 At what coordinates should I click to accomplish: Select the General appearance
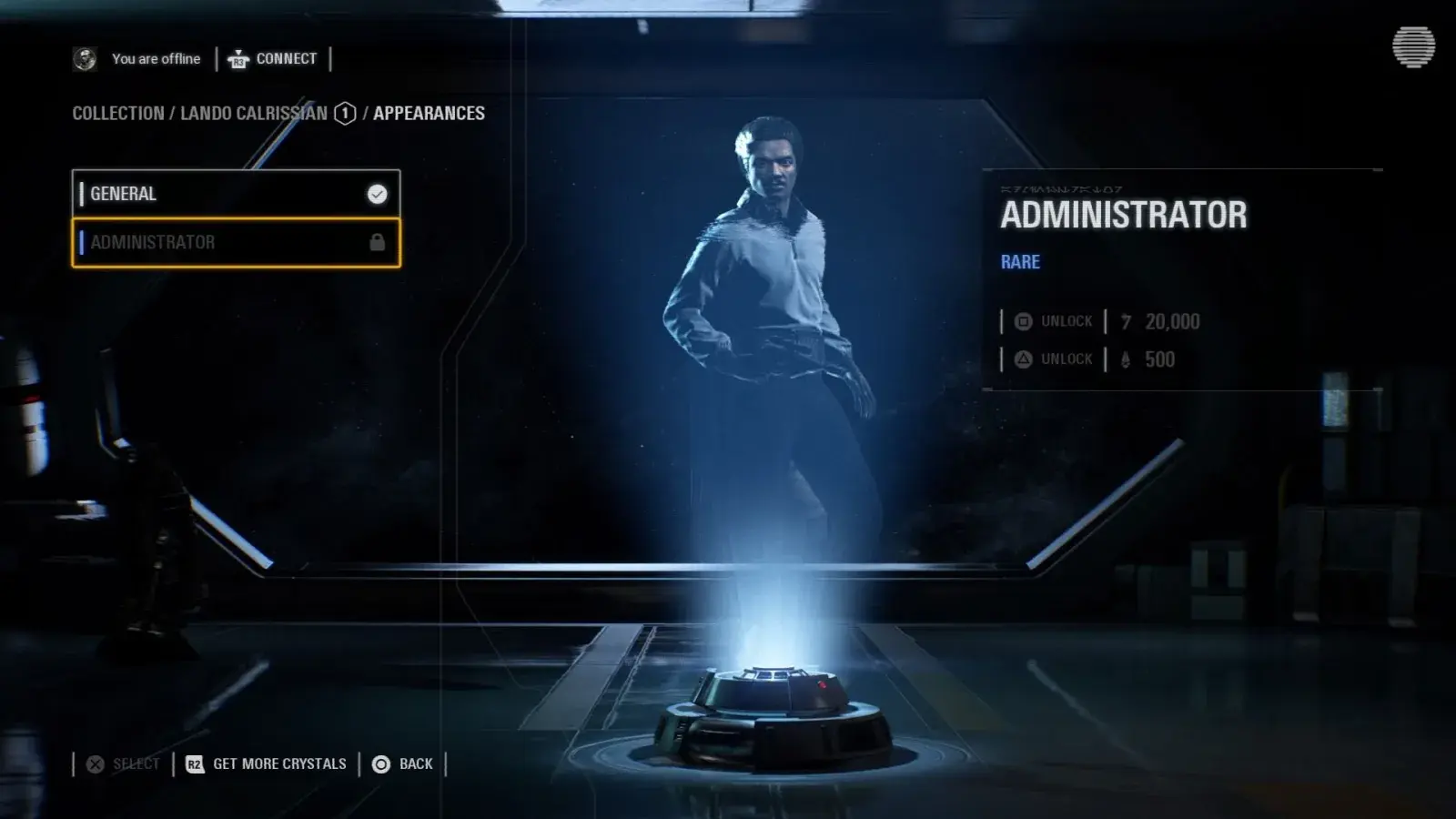[236, 194]
